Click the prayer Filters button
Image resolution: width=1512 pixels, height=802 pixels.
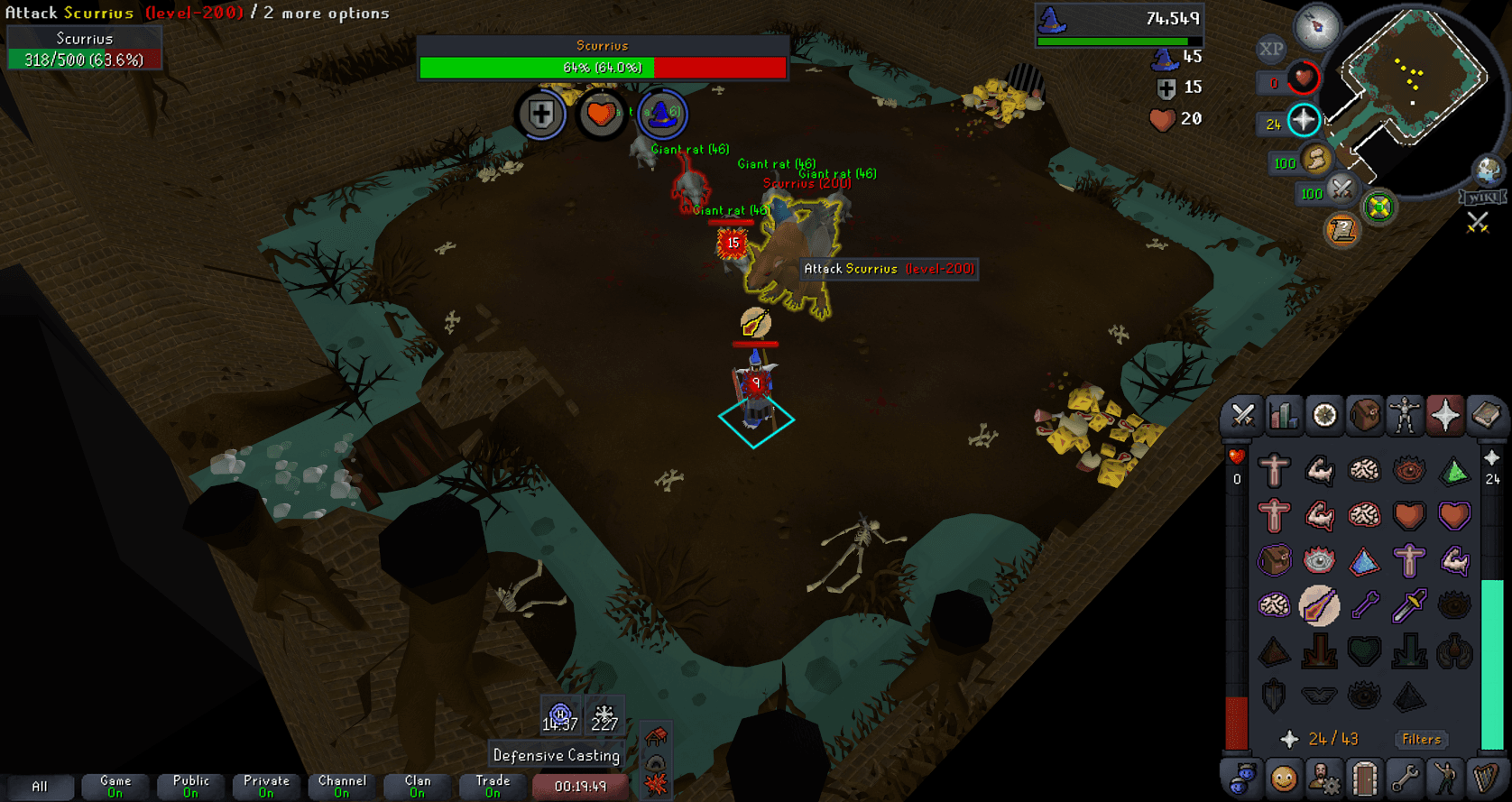1421,740
